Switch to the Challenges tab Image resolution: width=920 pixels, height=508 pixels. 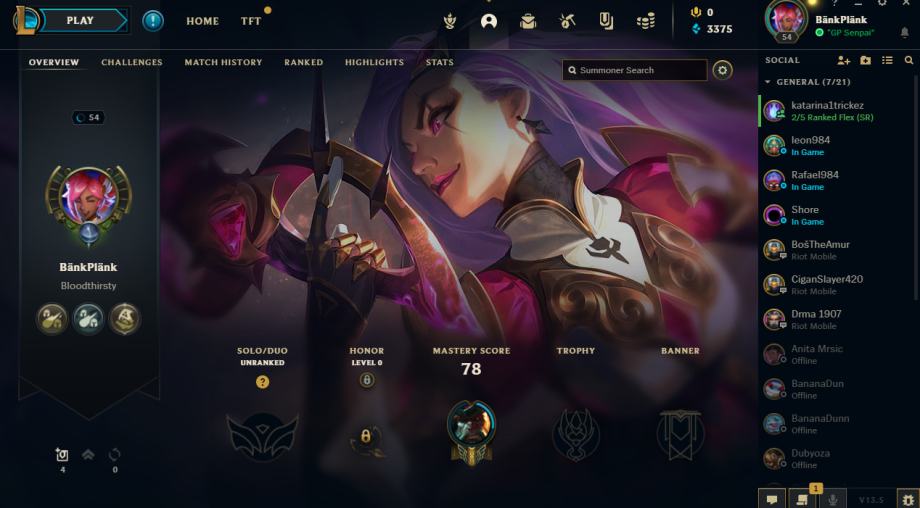(131, 62)
